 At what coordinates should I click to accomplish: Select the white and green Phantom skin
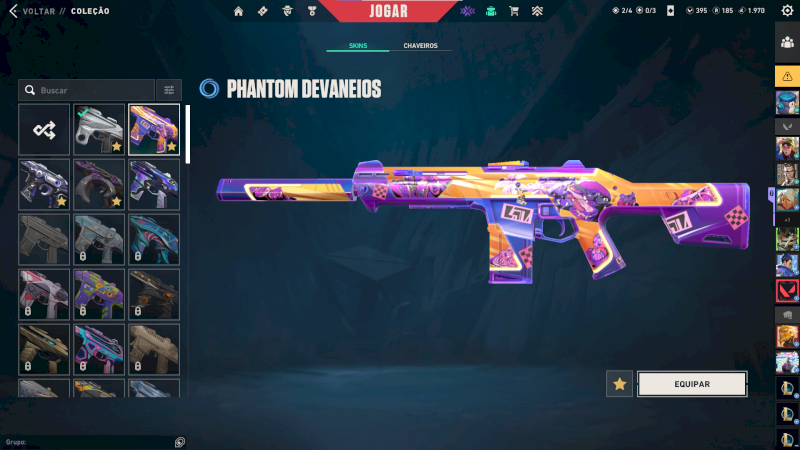(x=99, y=130)
